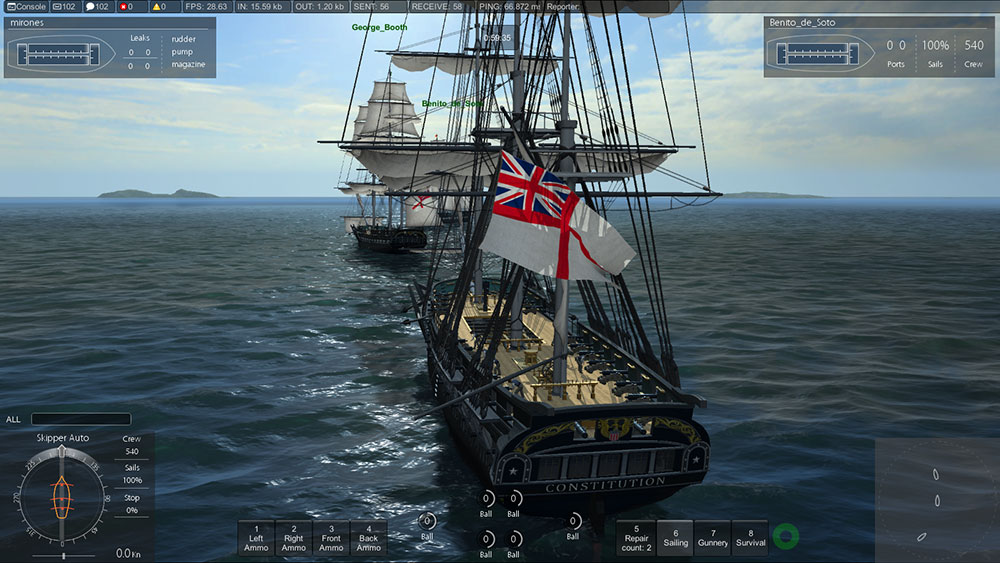Select the Front Ammo slot
Image resolution: width=1000 pixels, height=563 pixels.
click(x=331, y=538)
